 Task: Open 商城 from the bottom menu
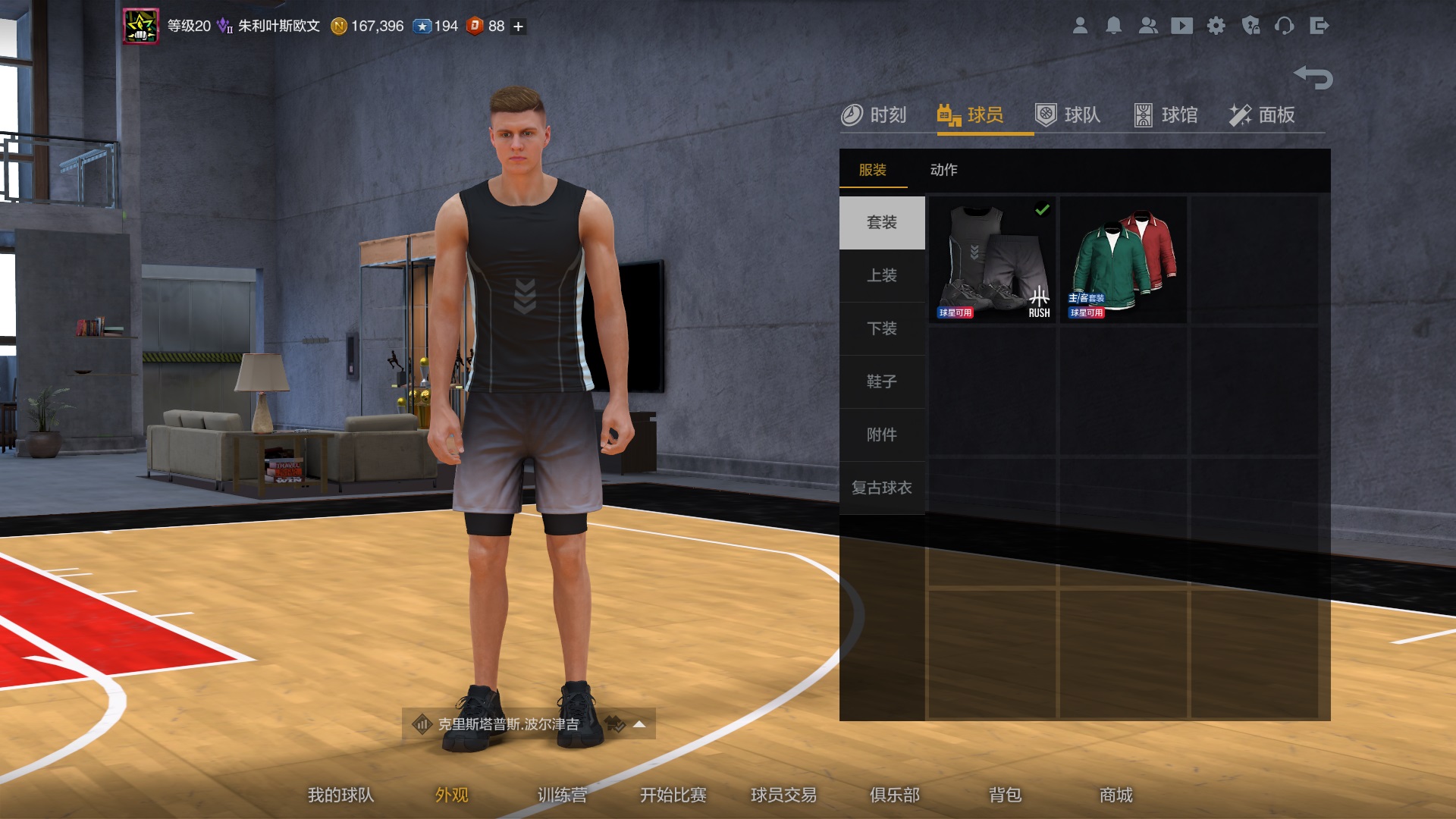point(1116,795)
